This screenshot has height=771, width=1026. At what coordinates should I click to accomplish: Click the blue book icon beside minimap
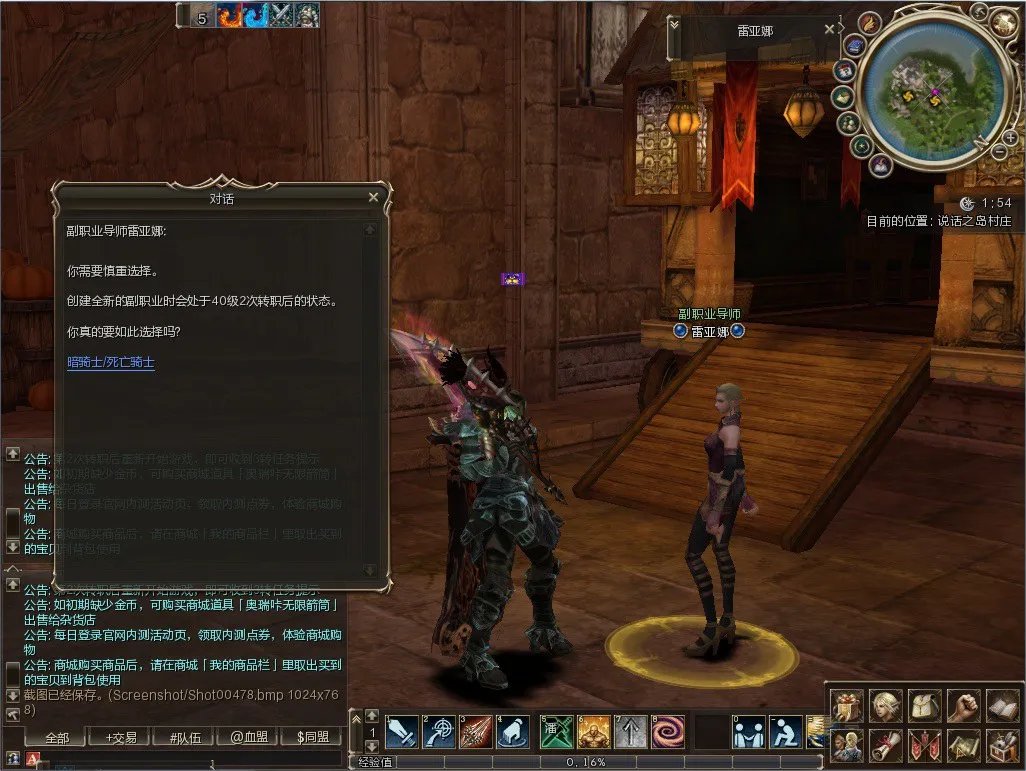(855, 45)
